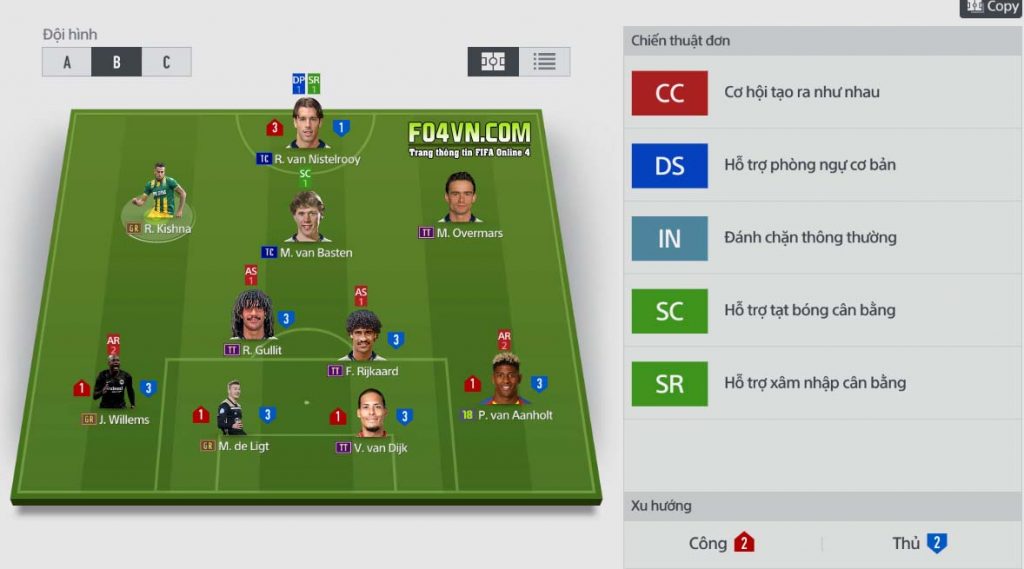Select formation tab B
1024x569 pixels.
(116, 62)
